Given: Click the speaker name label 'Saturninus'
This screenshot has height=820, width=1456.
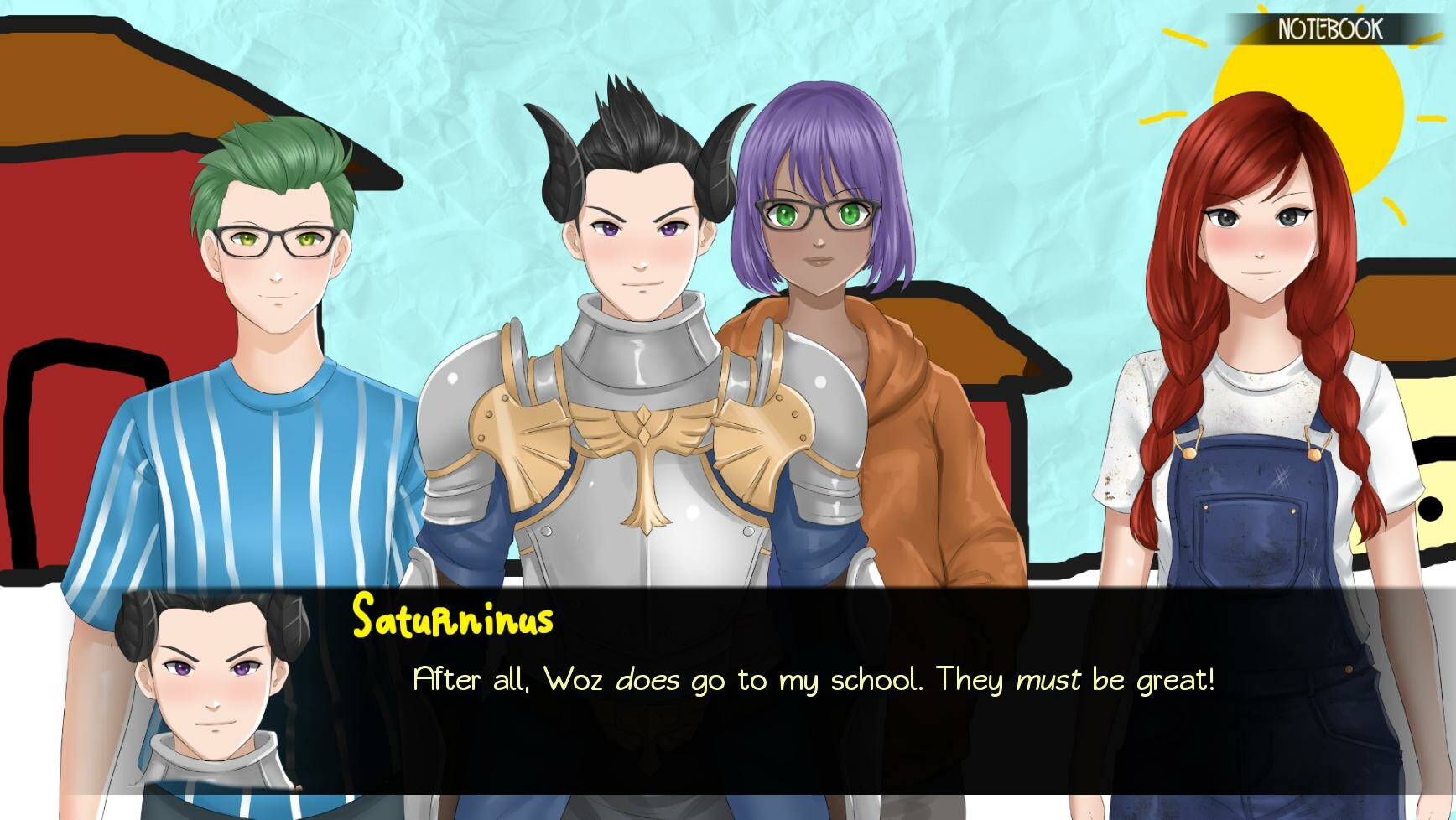Looking at the screenshot, I should pyautogui.click(x=452, y=618).
